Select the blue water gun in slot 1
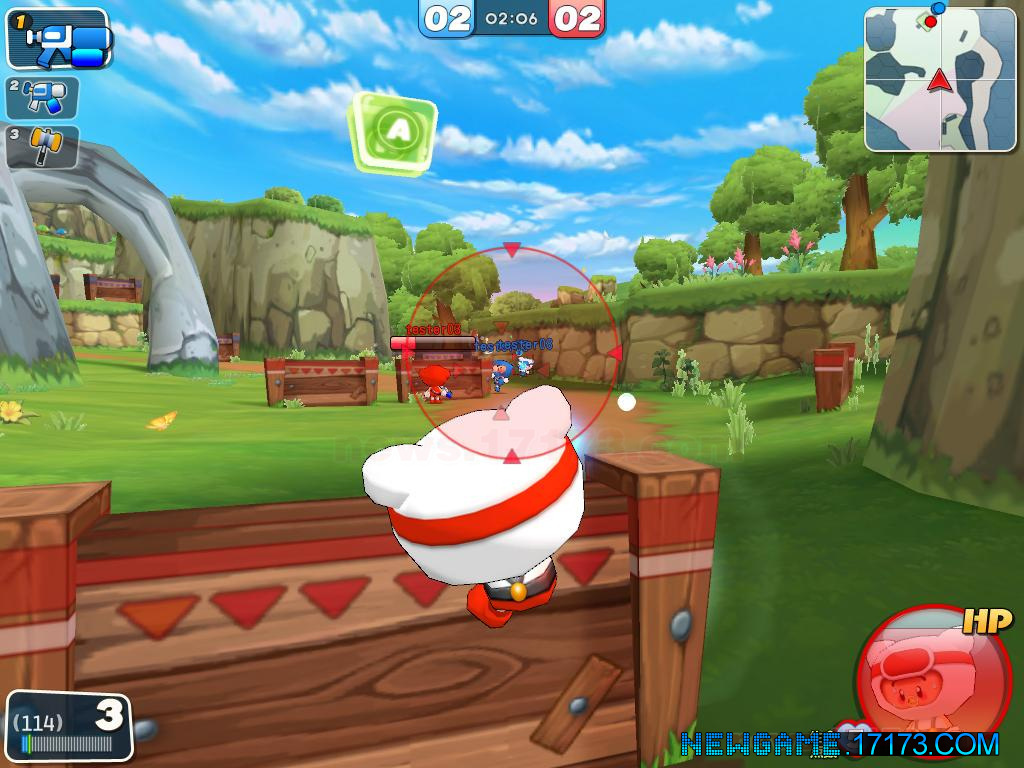The image size is (1024, 768). tap(58, 39)
